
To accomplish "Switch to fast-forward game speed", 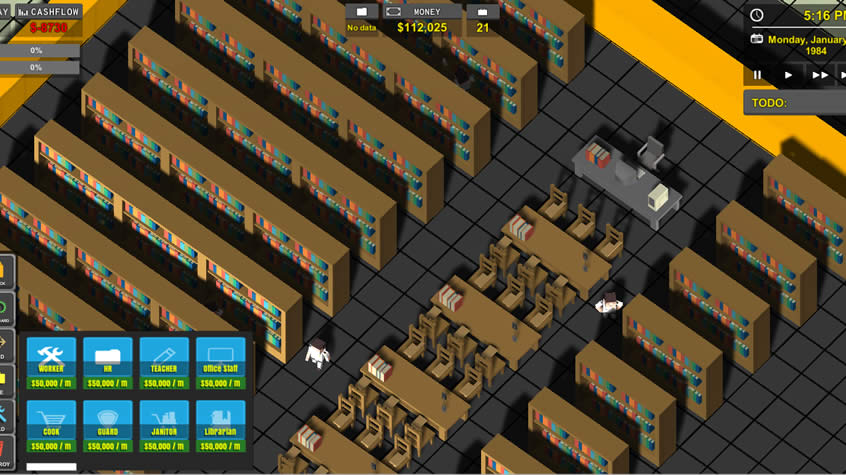I will click(x=821, y=75).
